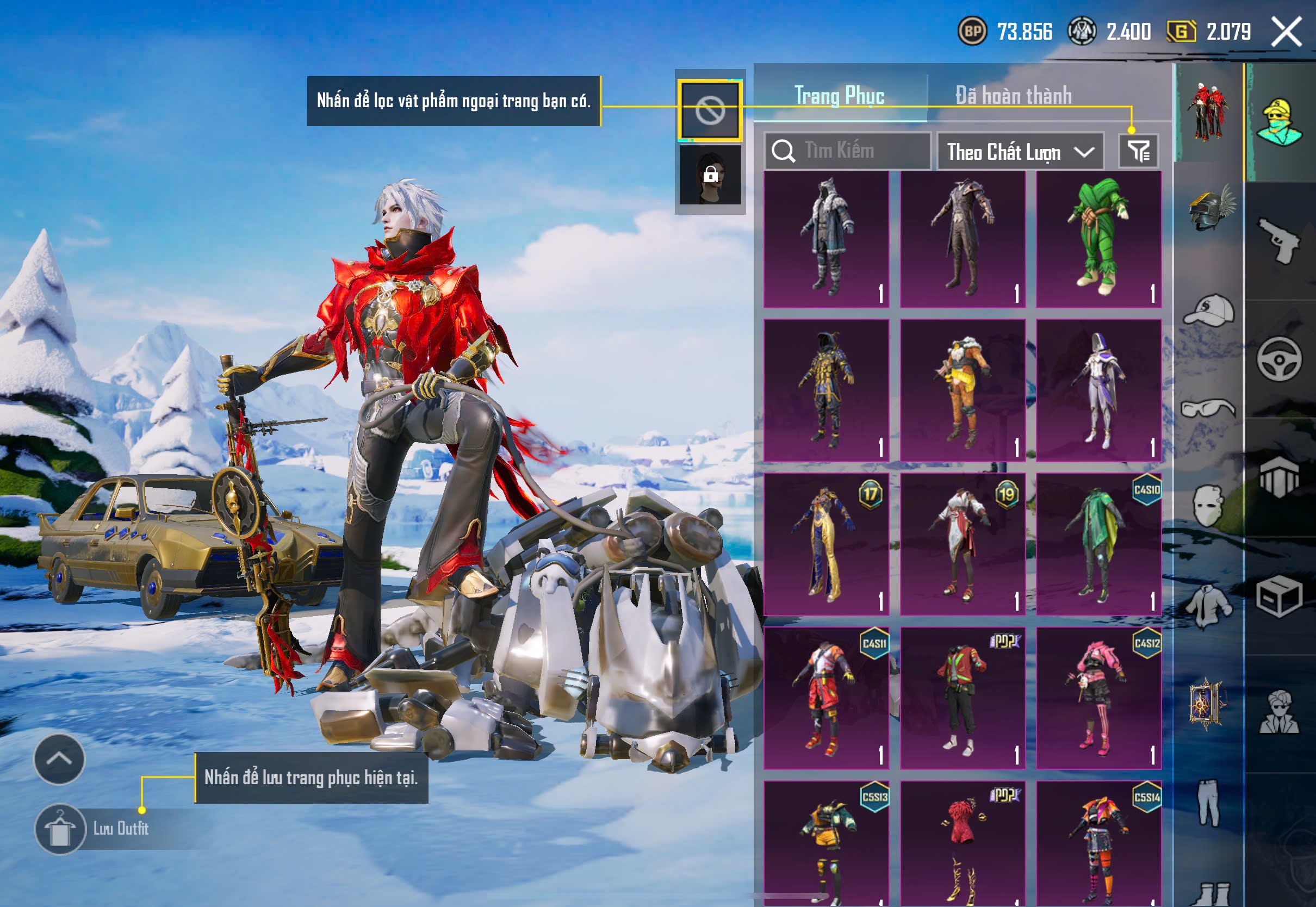Switch to the Trang Phục tab
The height and width of the screenshot is (907, 1316).
tap(839, 96)
